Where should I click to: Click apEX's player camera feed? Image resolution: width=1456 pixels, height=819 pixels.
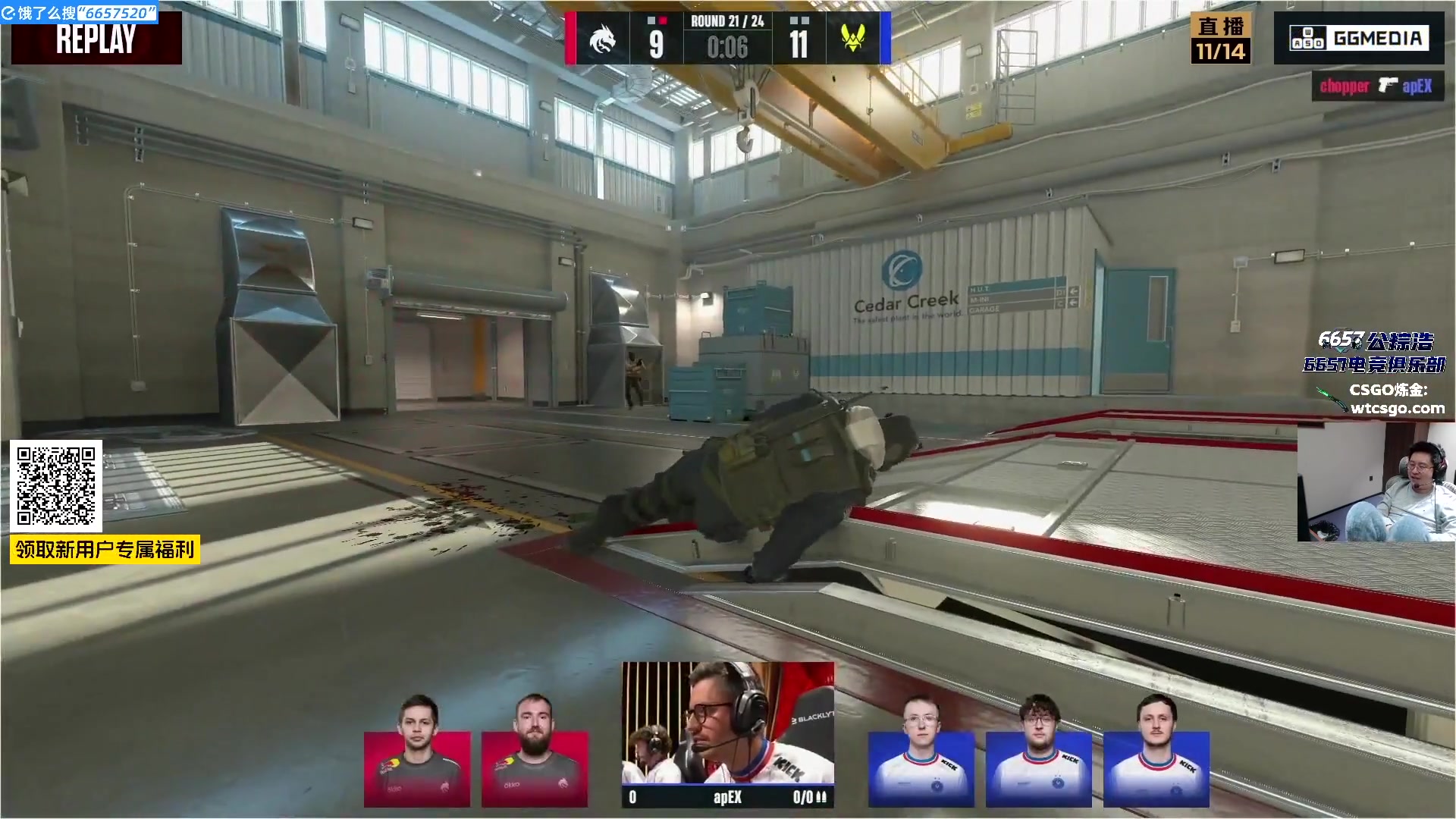click(728, 723)
